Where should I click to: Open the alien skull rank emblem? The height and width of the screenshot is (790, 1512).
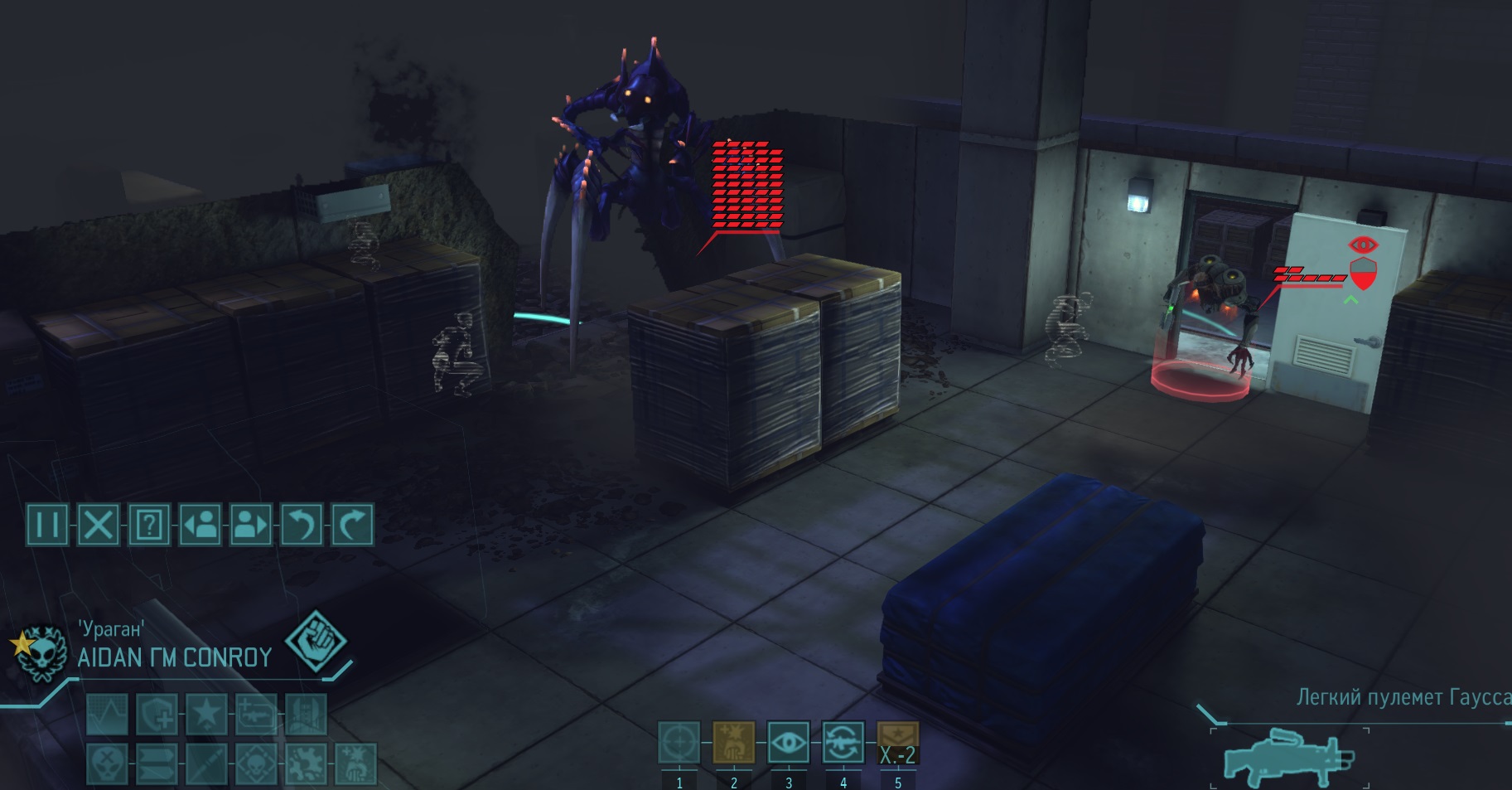pos(39,652)
